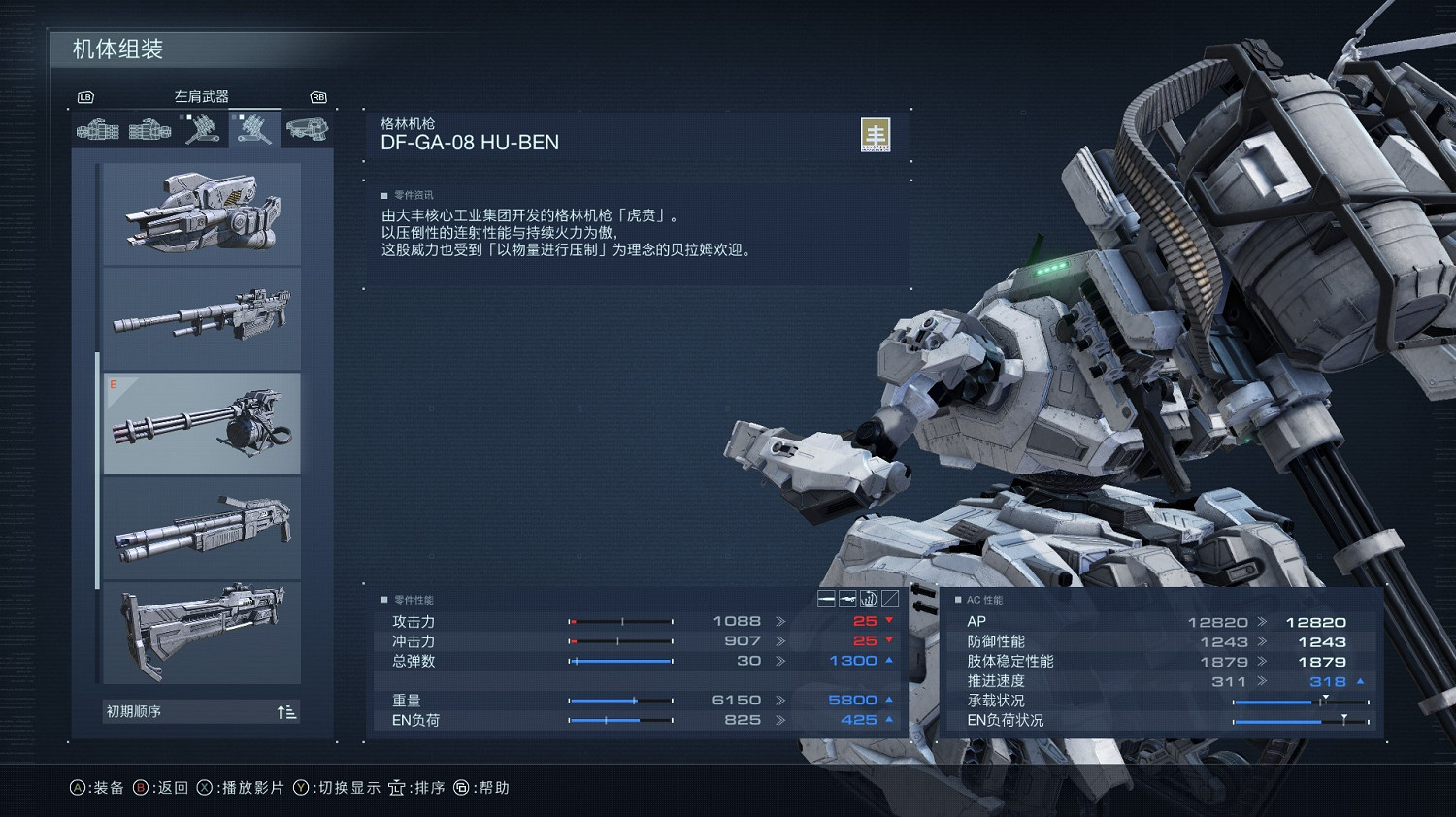The width and height of the screenshot is (1456, 817).
Task: Select the first shoulder bazooka category icon
Action: pos(97,129)
